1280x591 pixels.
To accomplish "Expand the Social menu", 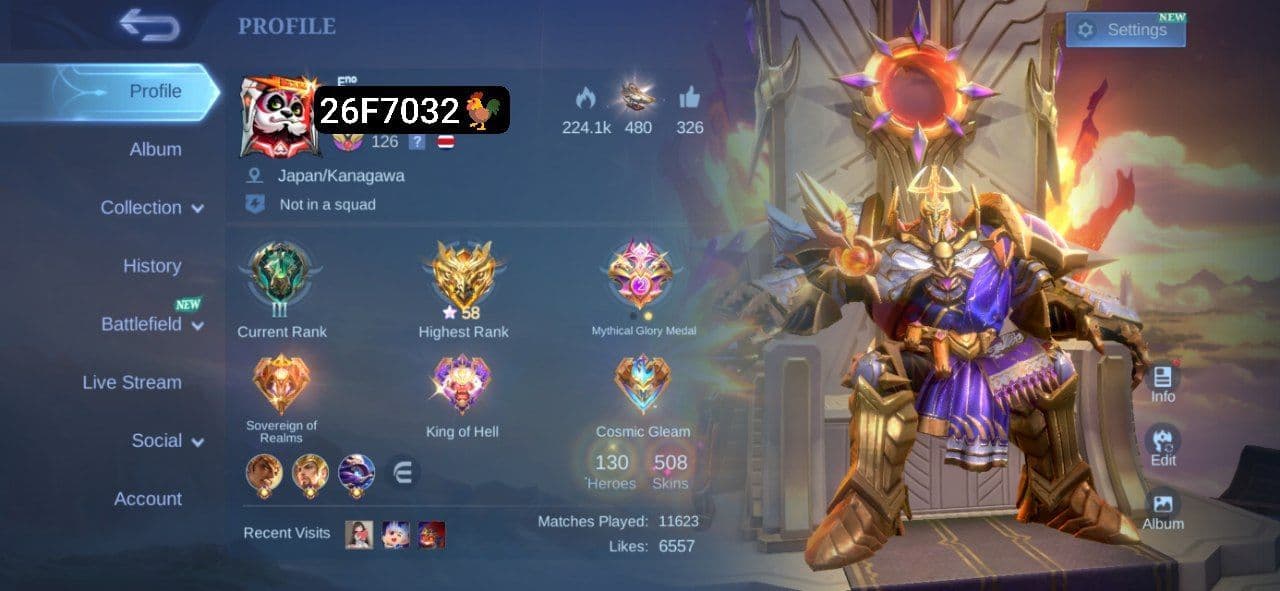I will [167, 441].
